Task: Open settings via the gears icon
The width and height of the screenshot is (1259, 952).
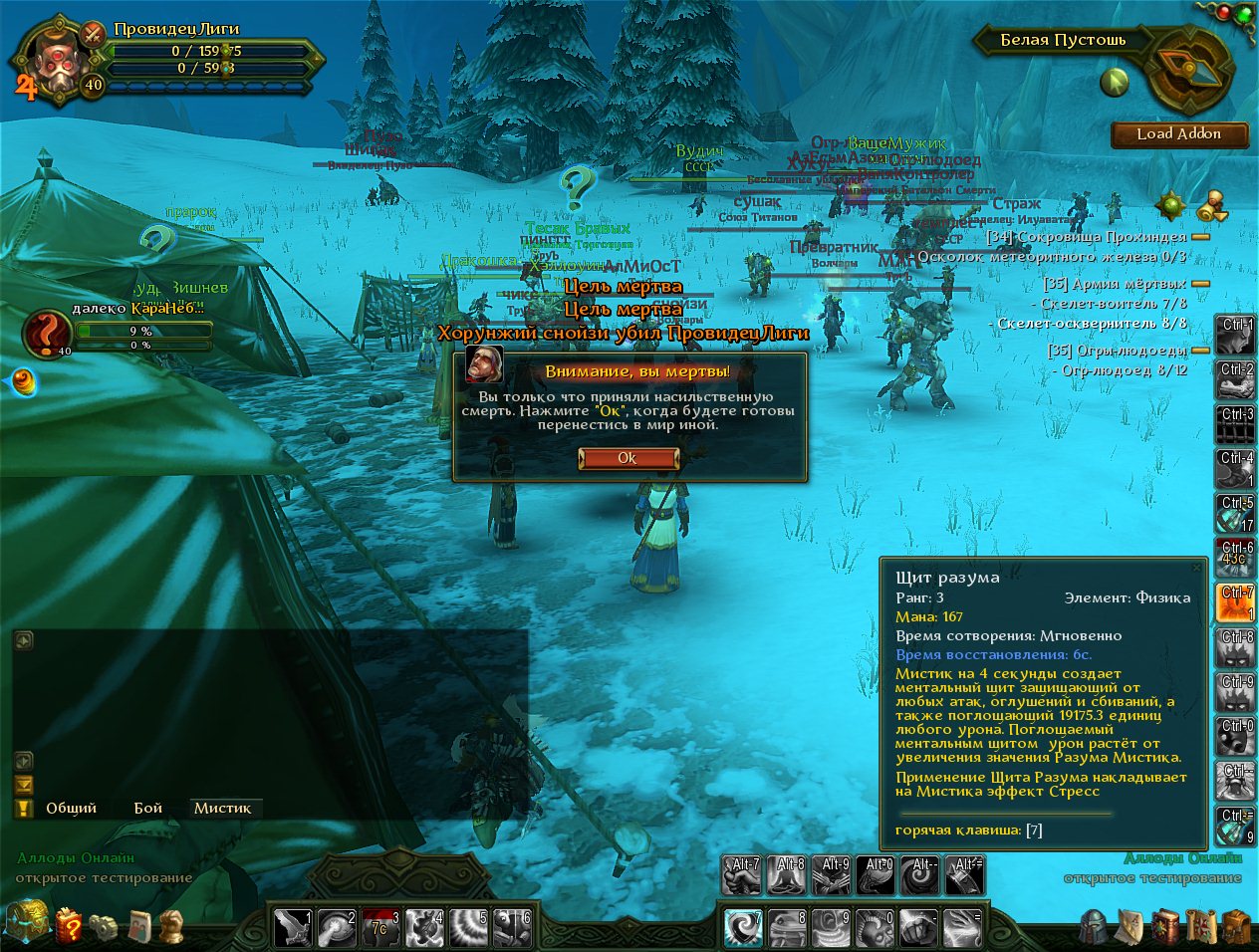Action: click(x=103, y=926)
